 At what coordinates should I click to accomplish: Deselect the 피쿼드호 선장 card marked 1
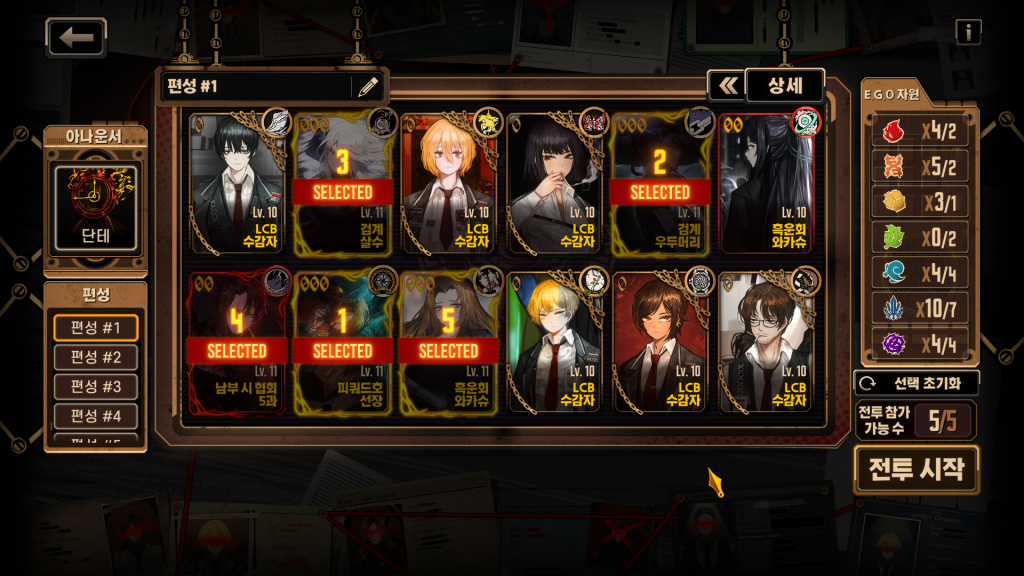[x=342, y=340]
